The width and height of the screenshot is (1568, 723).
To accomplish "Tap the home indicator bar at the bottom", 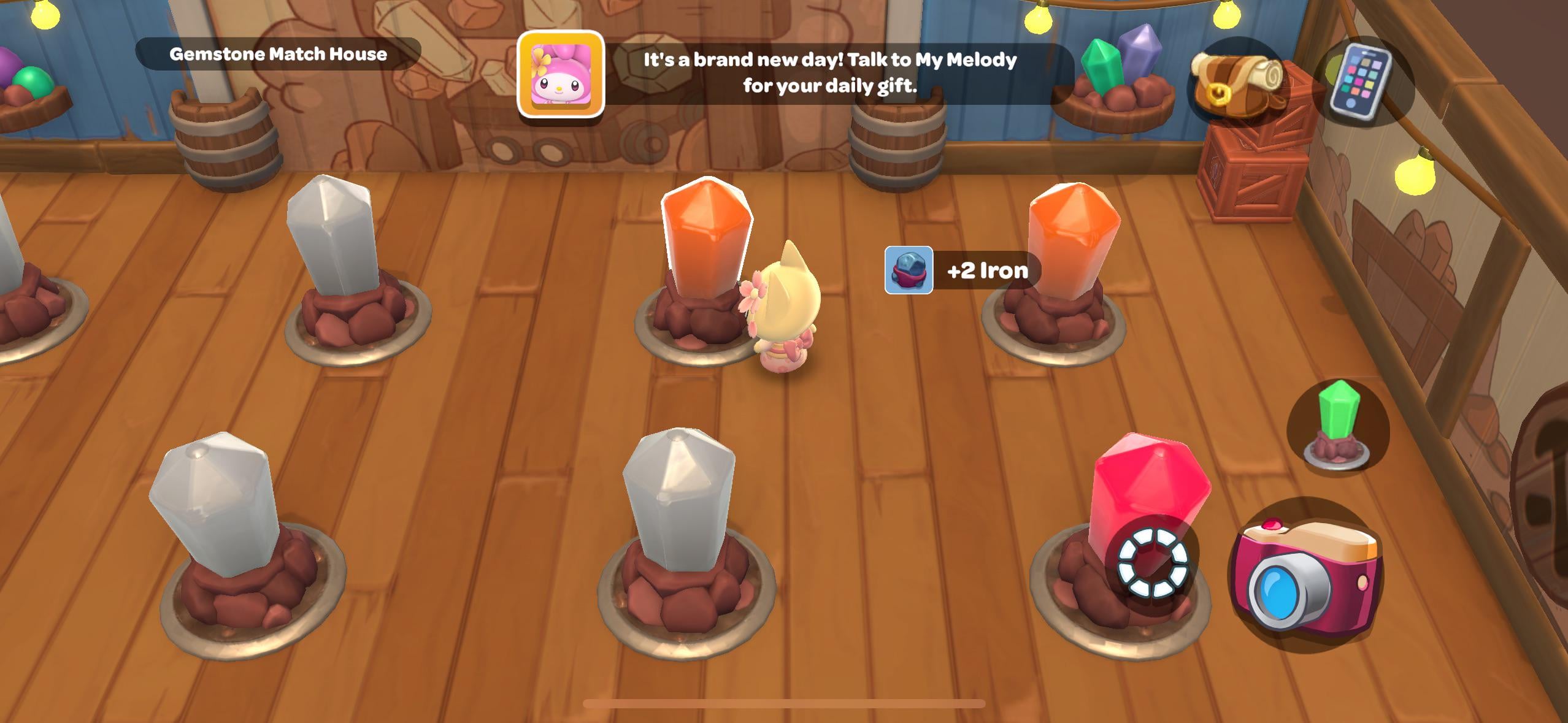I will point(784,703).
